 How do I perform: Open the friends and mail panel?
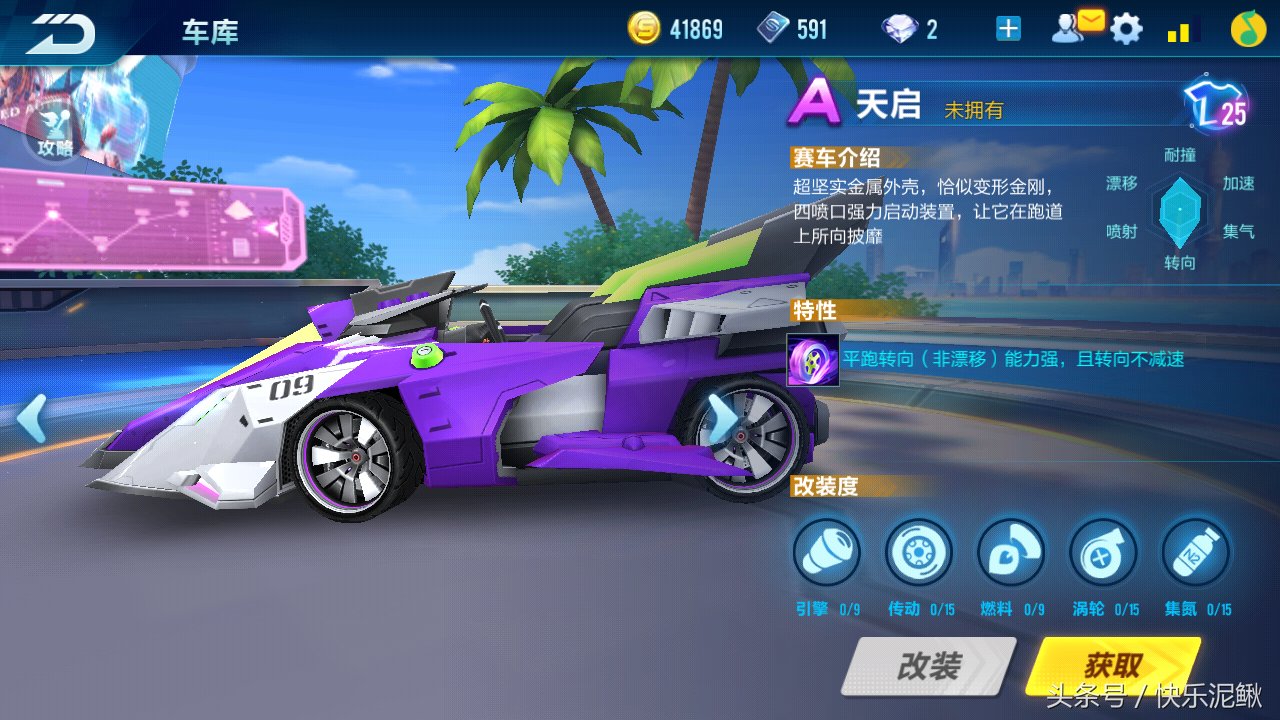click(x=1075, y=28)
